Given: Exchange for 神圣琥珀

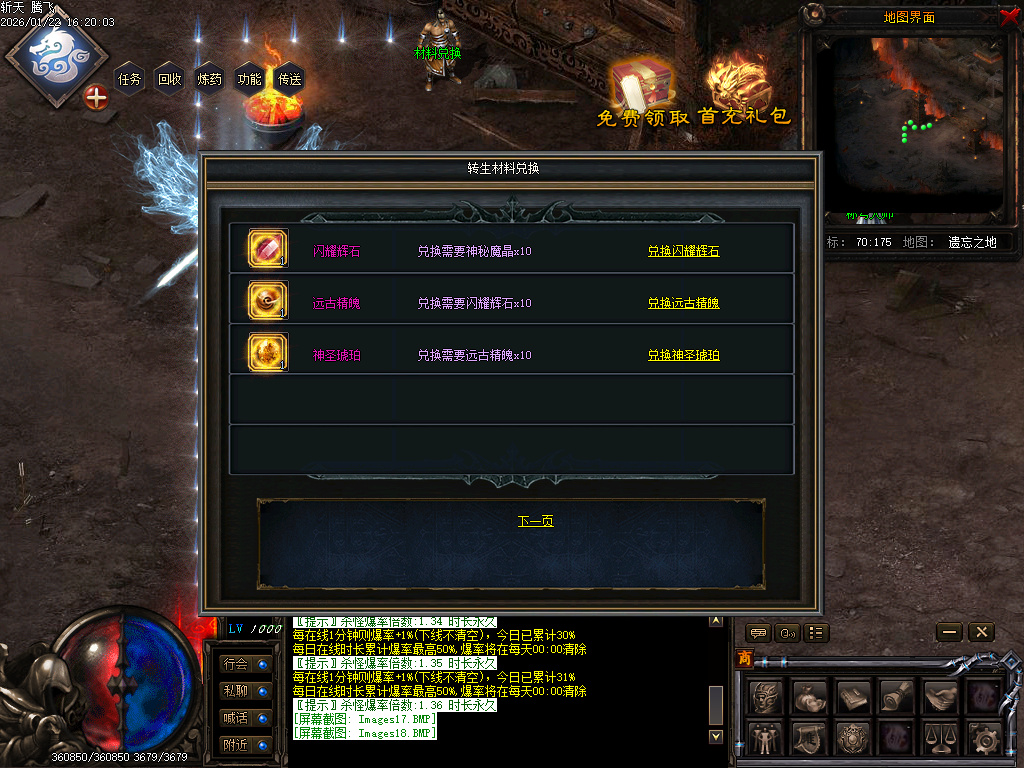Looking at the screenshot, I should coord(683,355).
